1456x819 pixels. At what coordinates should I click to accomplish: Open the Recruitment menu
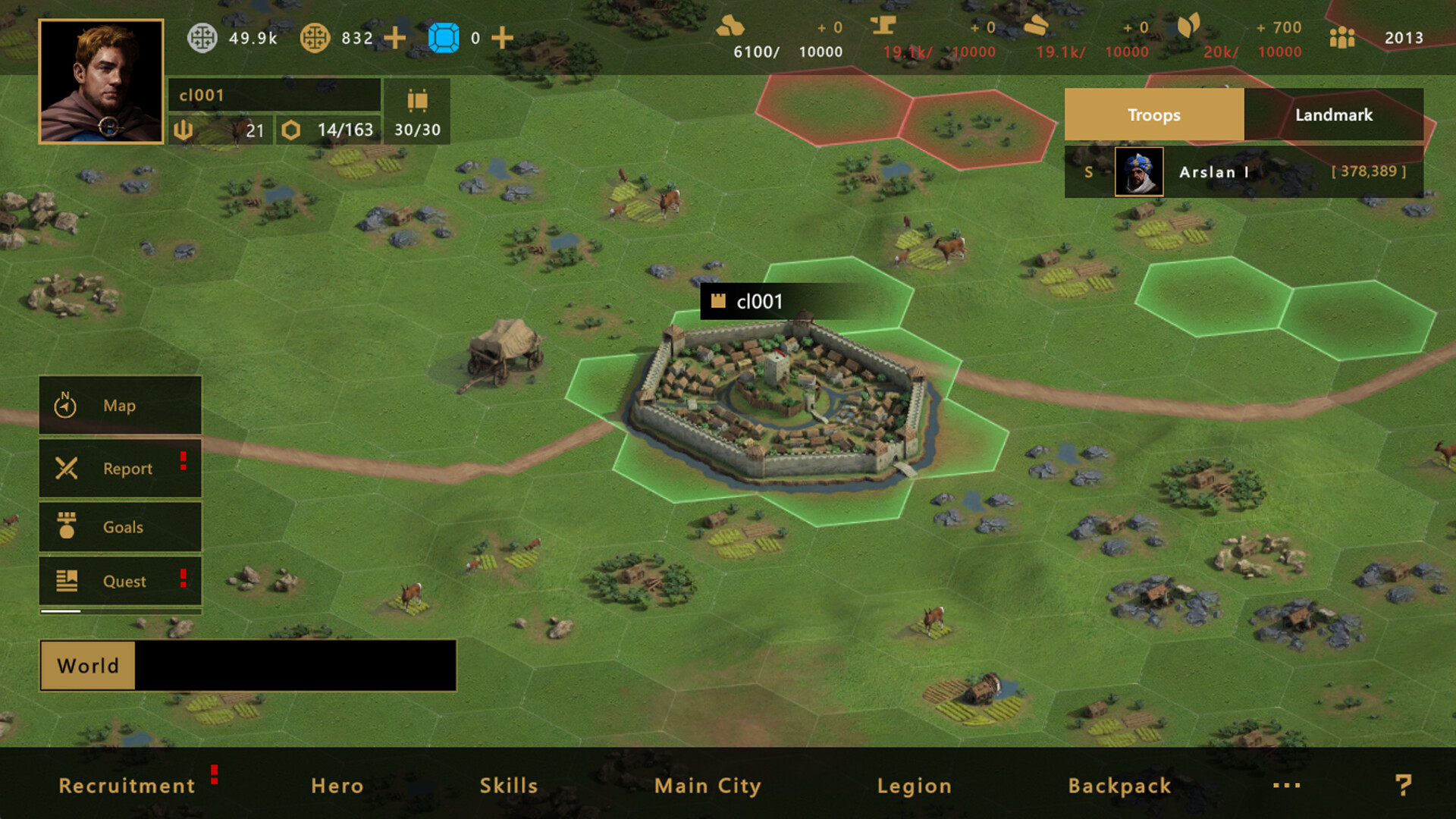[x=127, y=786]
